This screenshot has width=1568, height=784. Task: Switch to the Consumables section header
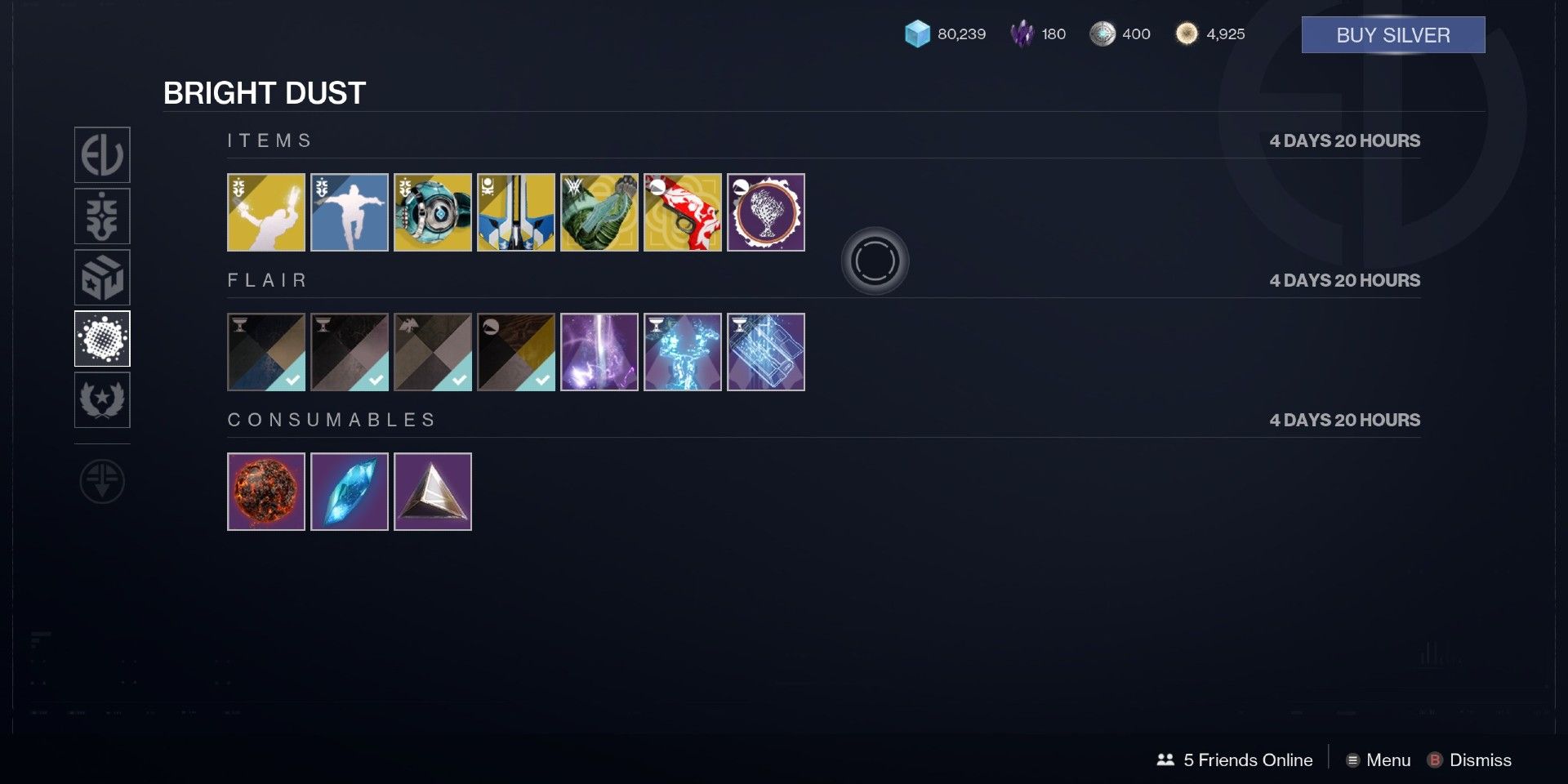332,419
